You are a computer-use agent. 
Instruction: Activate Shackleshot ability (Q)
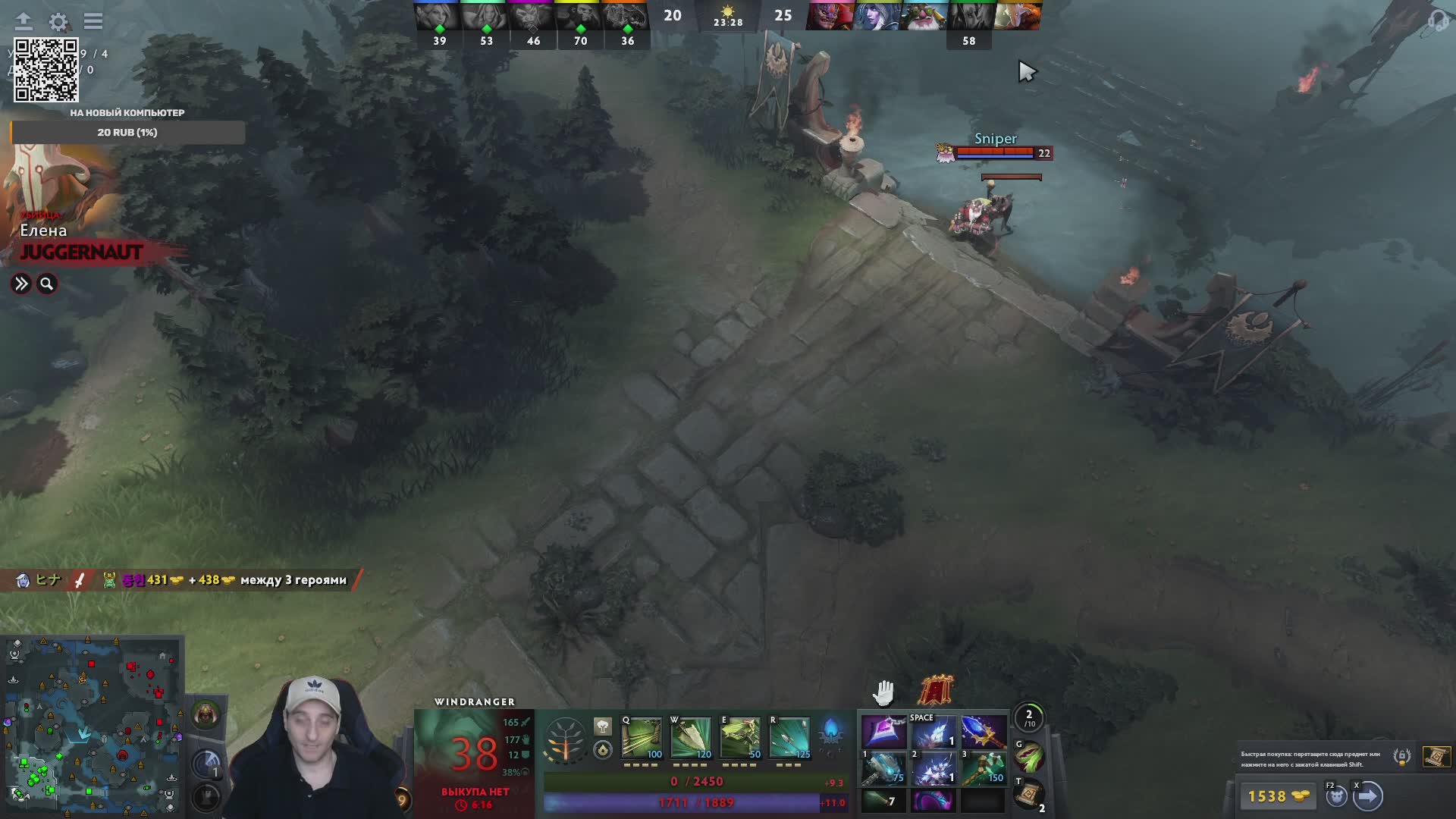coord(642,738)
